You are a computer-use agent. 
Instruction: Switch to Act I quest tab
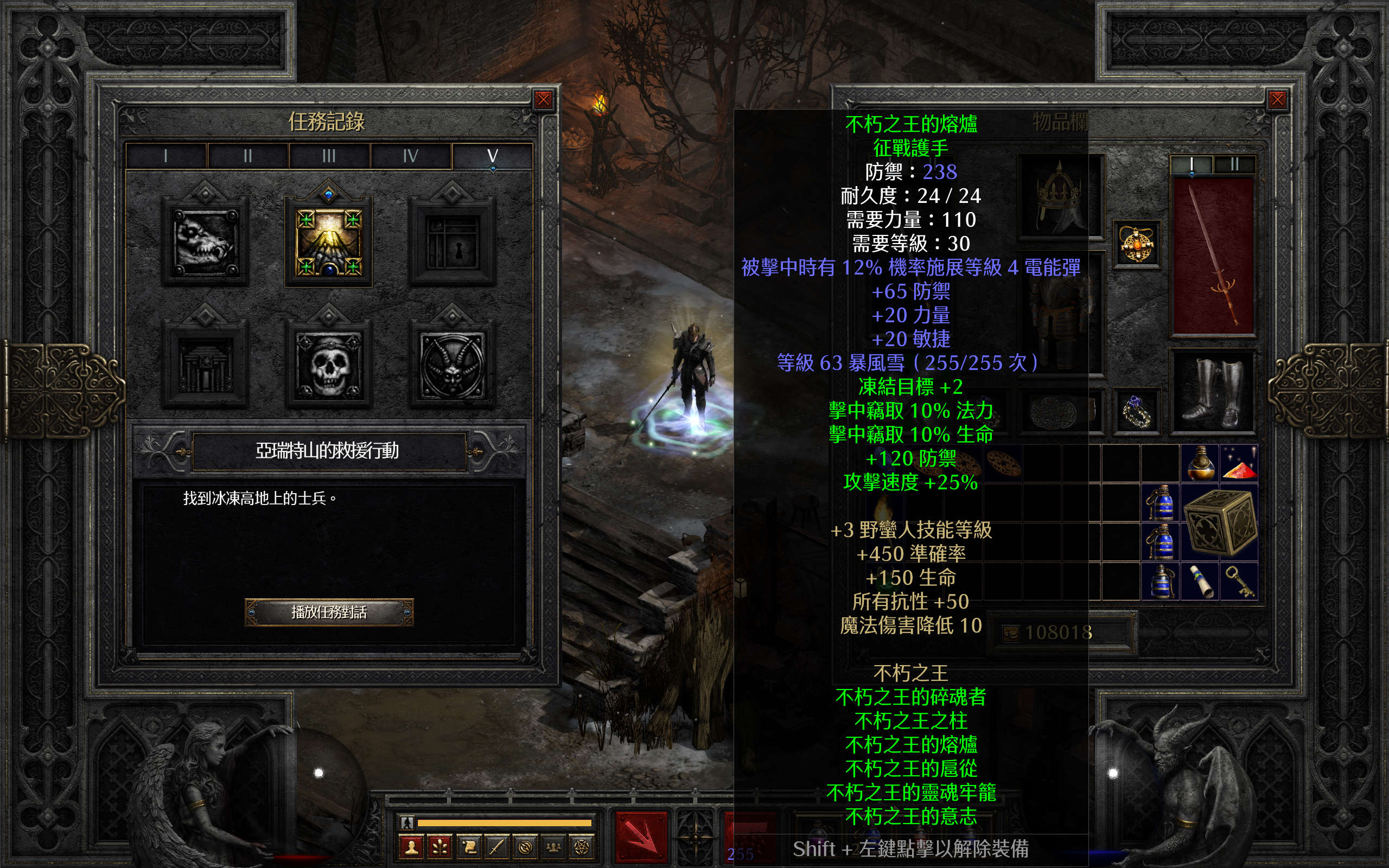(166, 156)
